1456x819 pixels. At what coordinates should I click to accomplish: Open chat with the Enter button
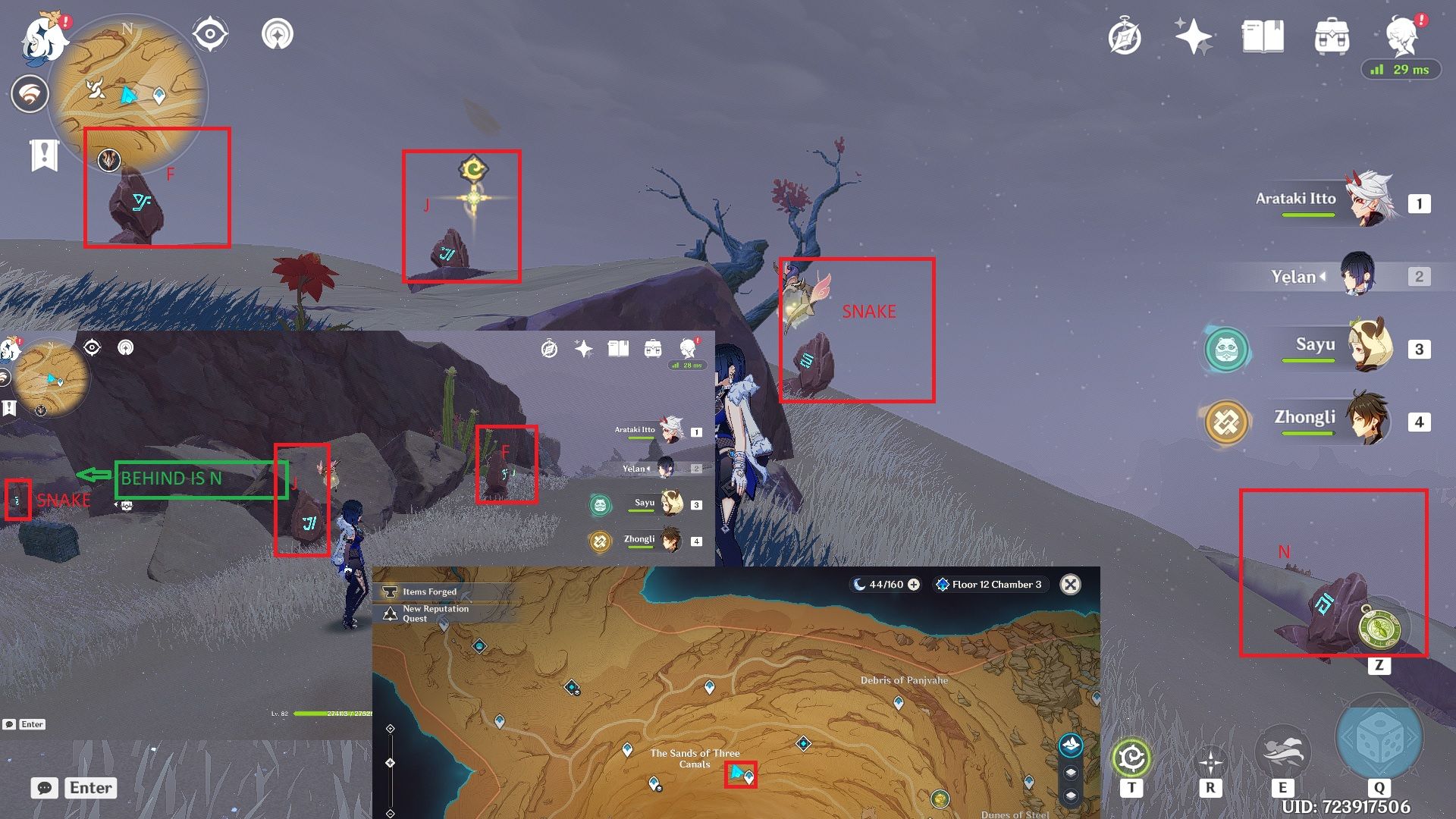(89, 788)
